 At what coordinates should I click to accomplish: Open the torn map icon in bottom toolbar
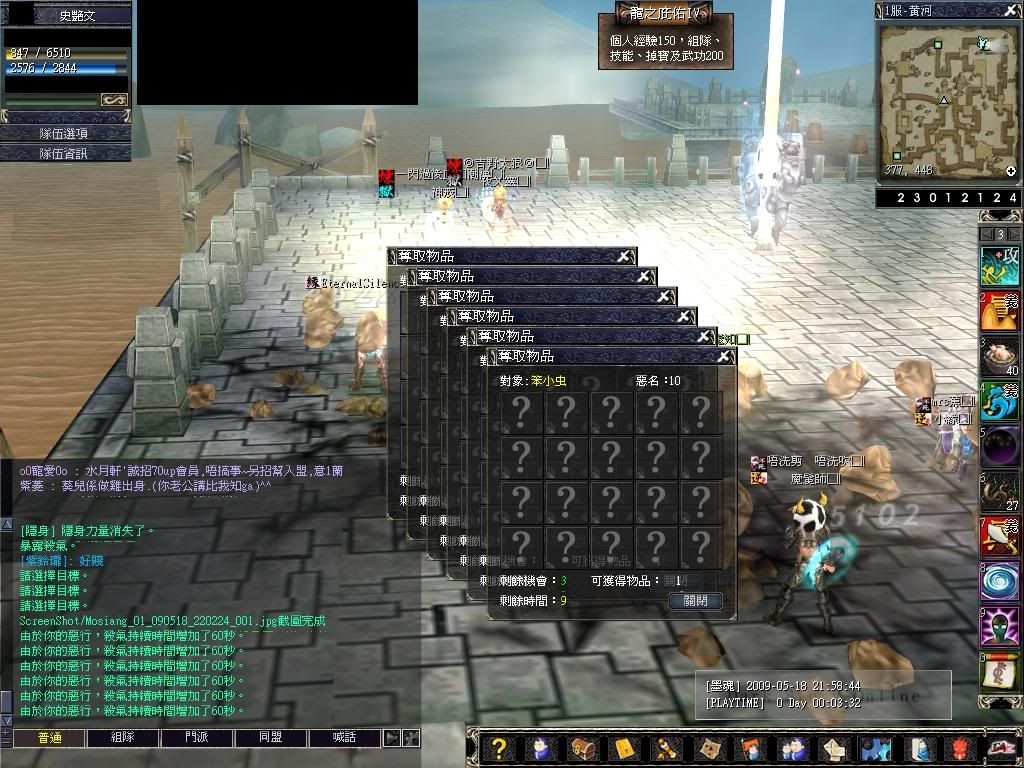pyautogui.click(x=708, y=749)
